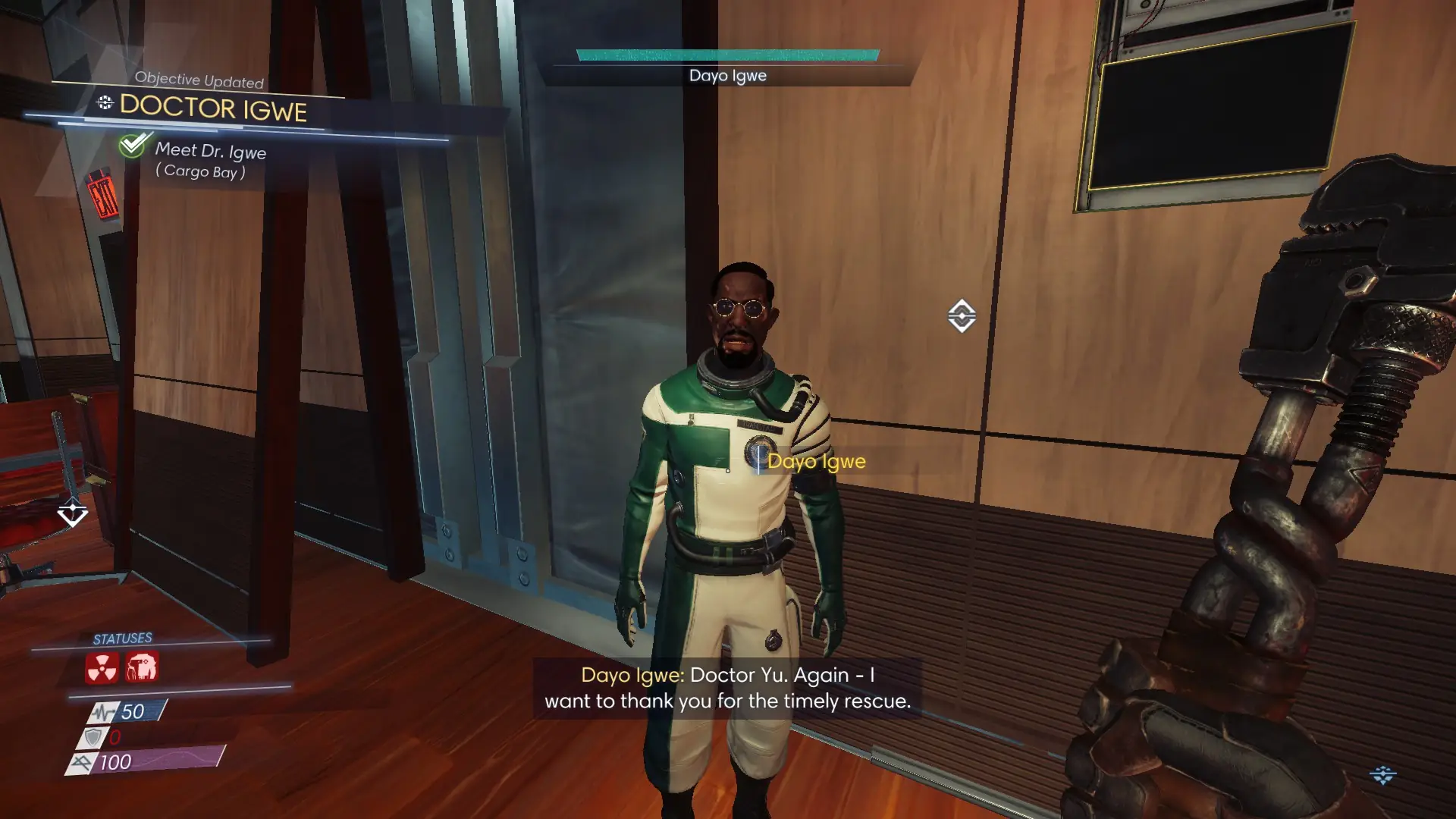Inspect the red suit damage status icon
Screen dimensions: 1456x819
coord(142,667)
